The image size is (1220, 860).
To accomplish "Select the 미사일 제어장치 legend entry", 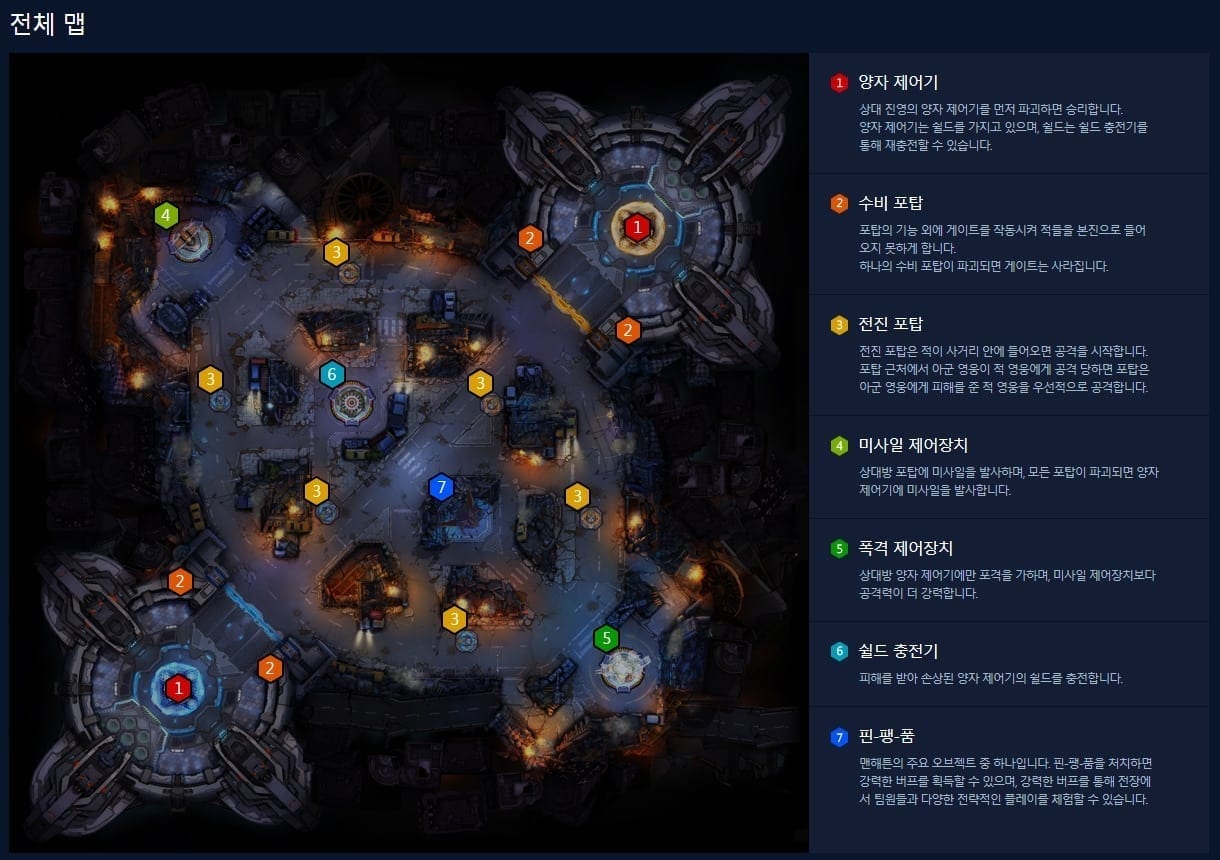I will tap(912, 445).
